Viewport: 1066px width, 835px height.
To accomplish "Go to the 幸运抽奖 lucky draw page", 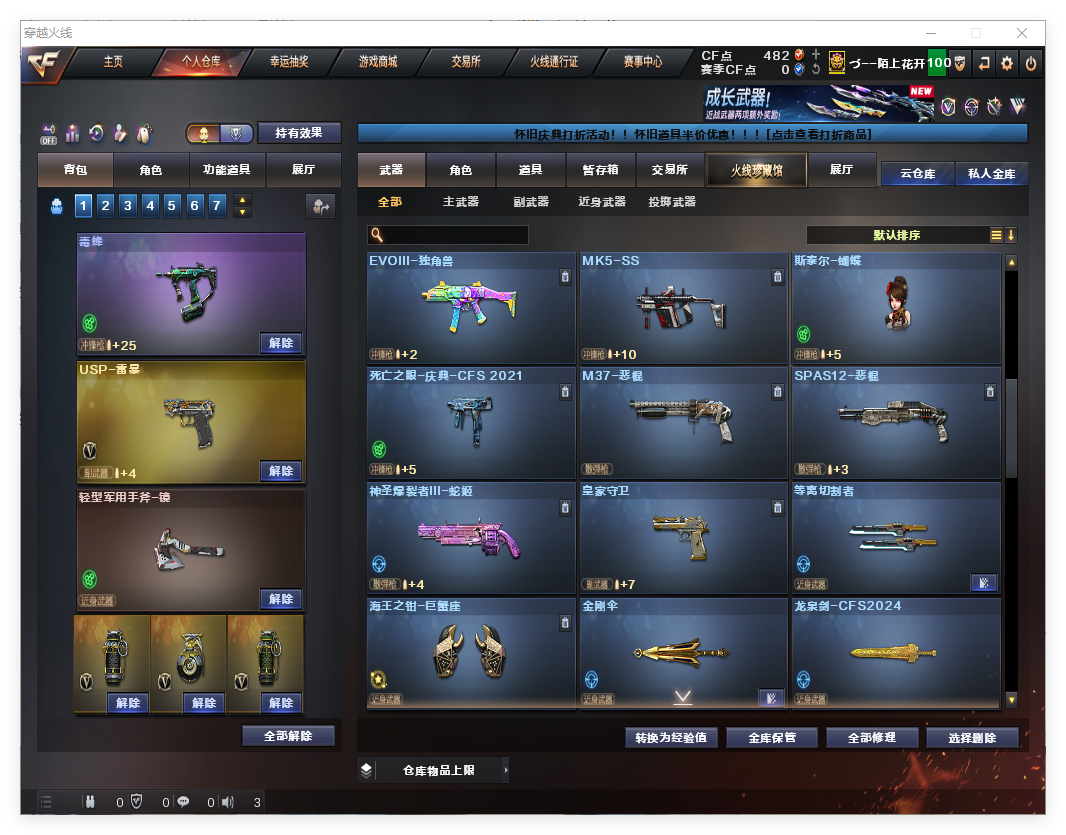I will tap(289, 62).
